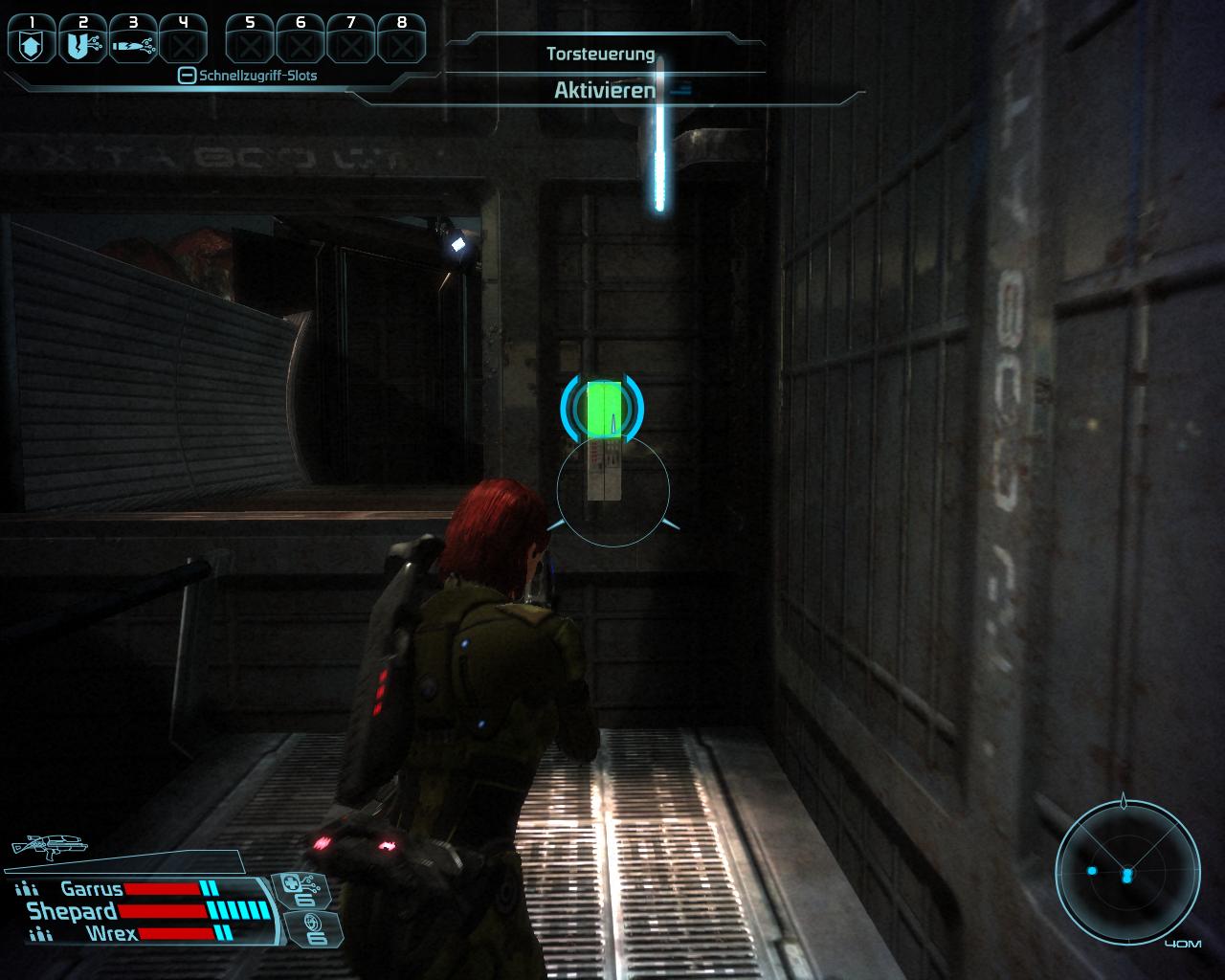The image size is (1225, 980).
Task: Activate the shield boost ability in slot 1
Action: click(x=32, y=44)
